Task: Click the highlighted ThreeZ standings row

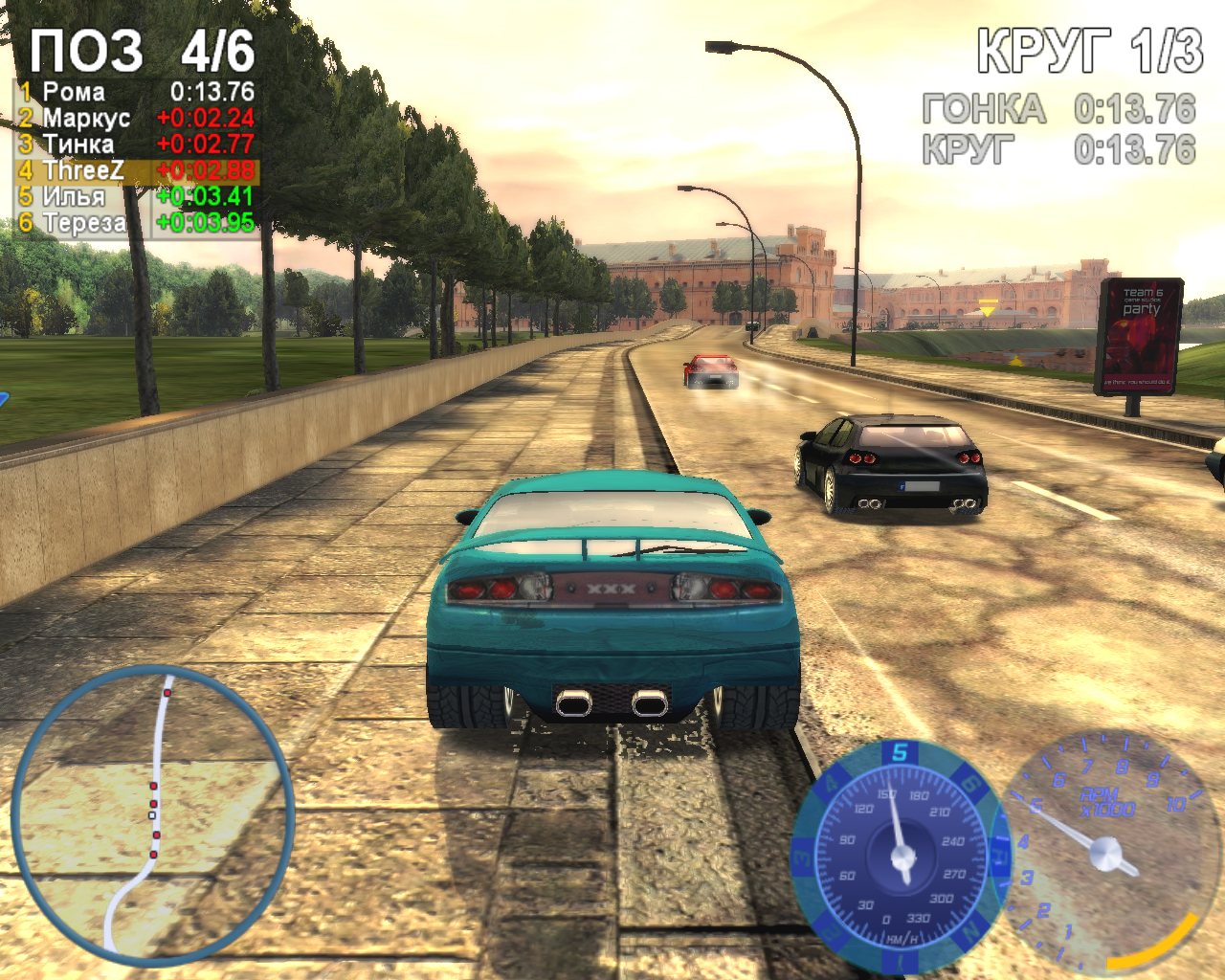Action: 136,170
